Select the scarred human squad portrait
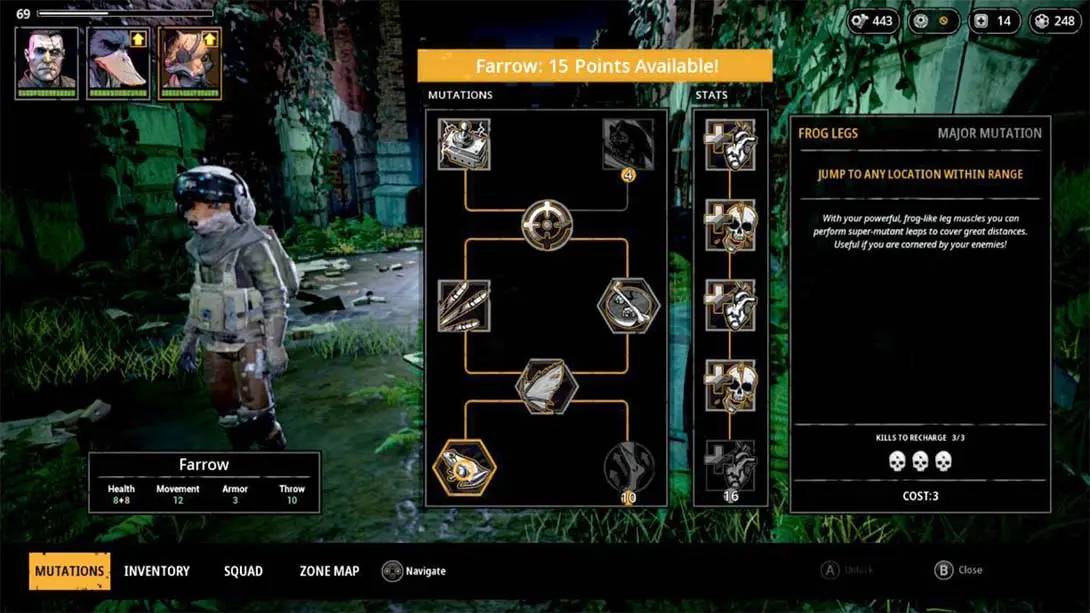 (x=47, y=62)
